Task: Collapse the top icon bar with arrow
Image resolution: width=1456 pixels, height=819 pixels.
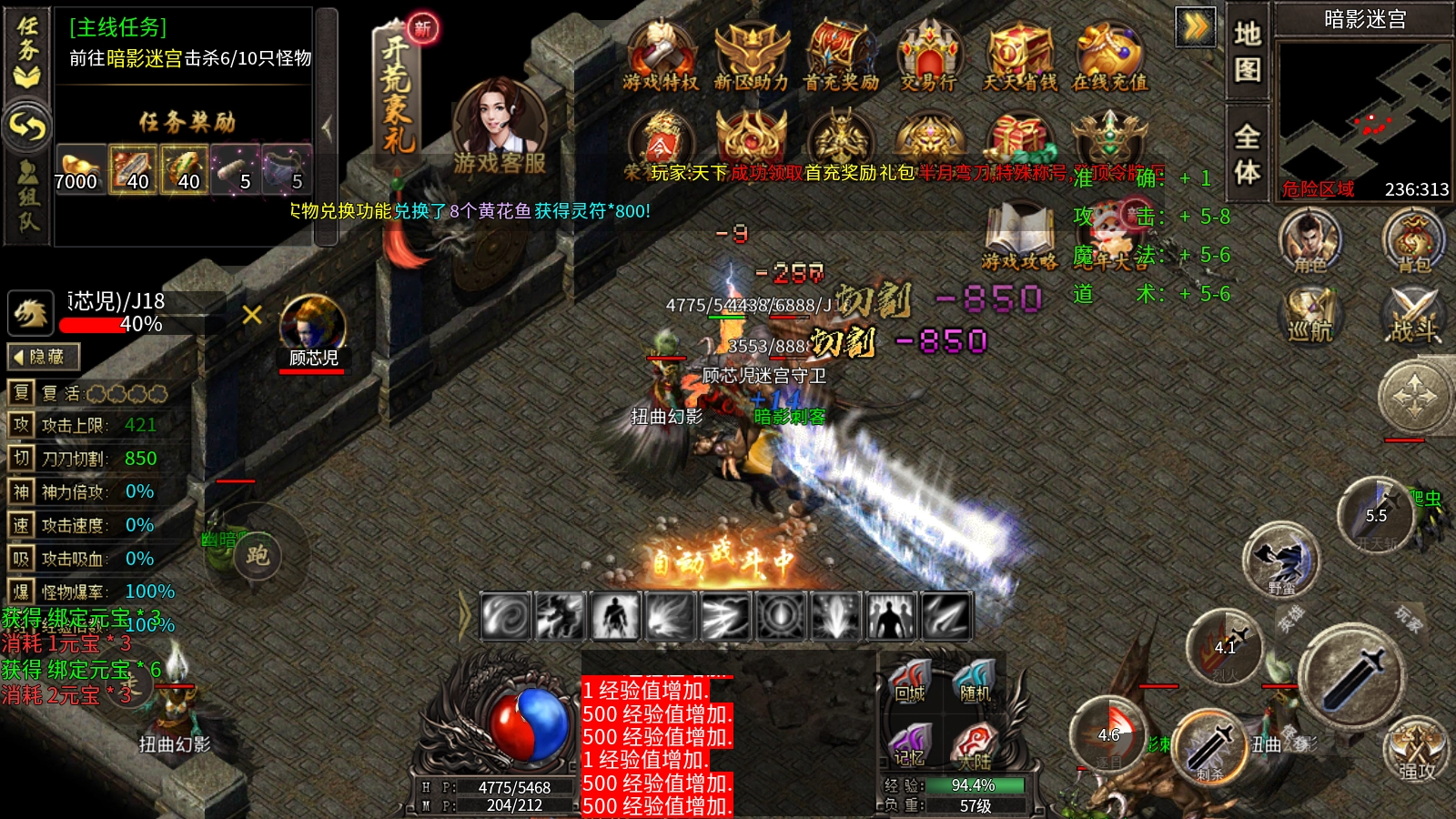Action: [1196, 26]
